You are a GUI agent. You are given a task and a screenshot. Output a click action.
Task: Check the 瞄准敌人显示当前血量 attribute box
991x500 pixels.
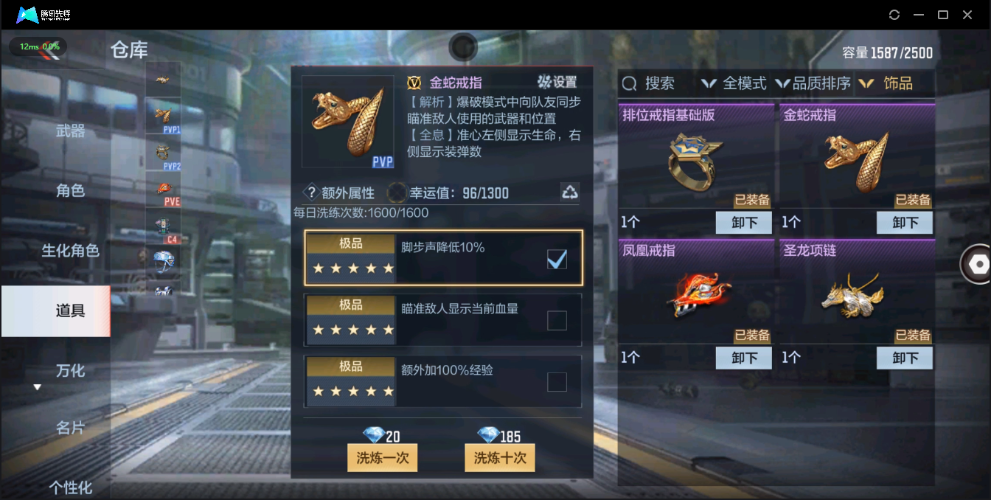[x=557, y=320]
